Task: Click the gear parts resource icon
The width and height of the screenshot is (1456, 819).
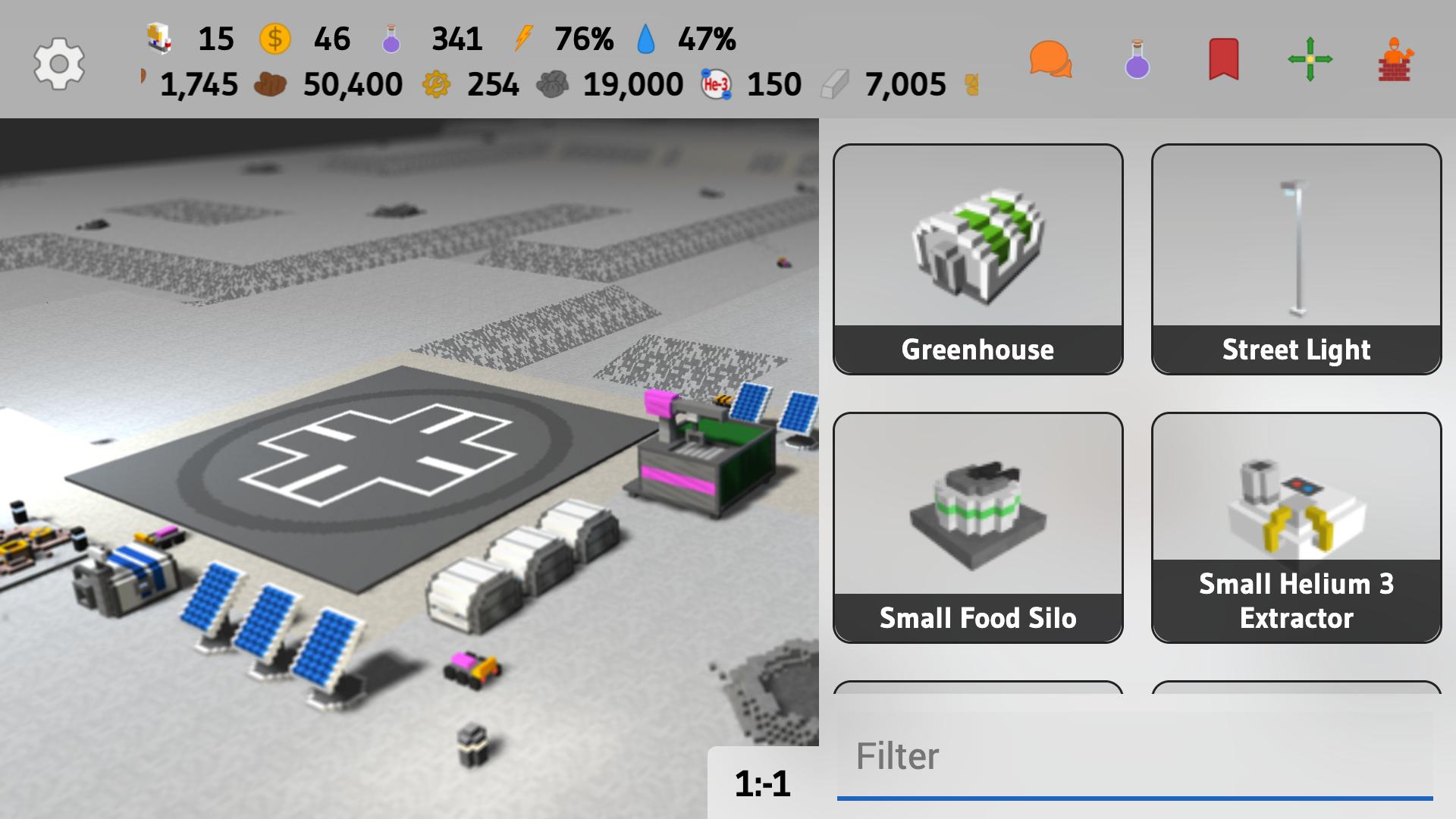Action: [434, 84]
